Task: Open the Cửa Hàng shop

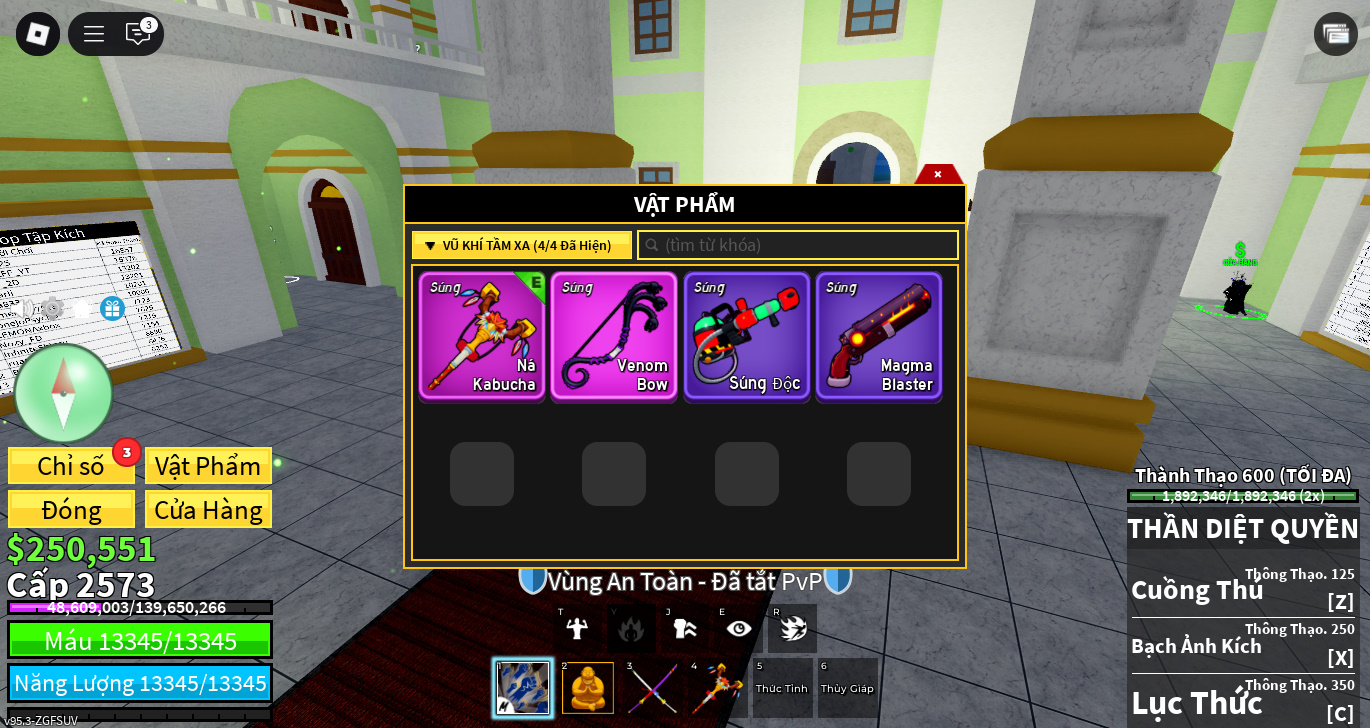Action: [x=208, y=510]
